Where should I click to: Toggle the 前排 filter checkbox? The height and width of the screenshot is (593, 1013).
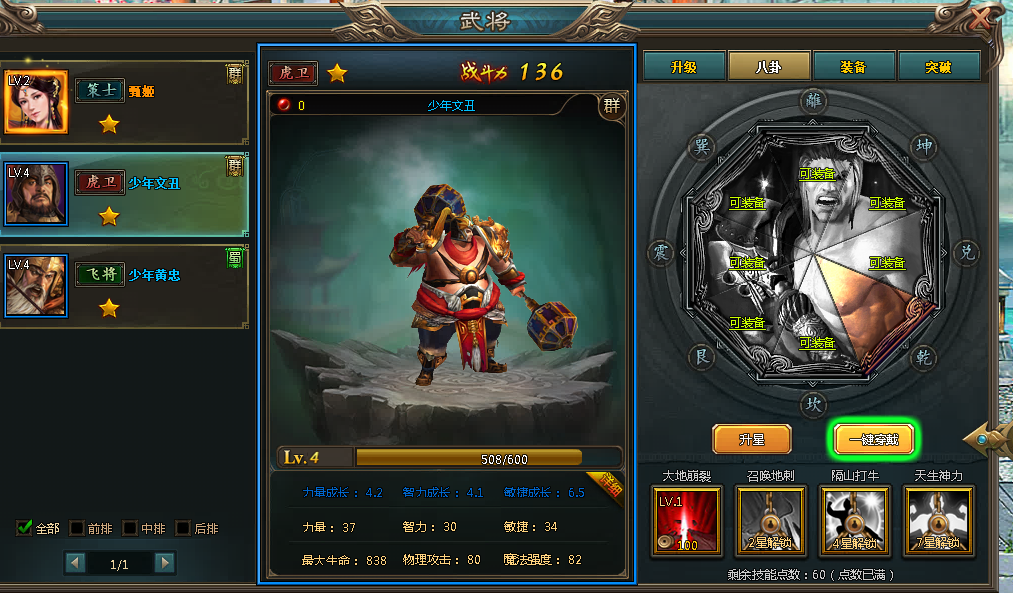77,528
